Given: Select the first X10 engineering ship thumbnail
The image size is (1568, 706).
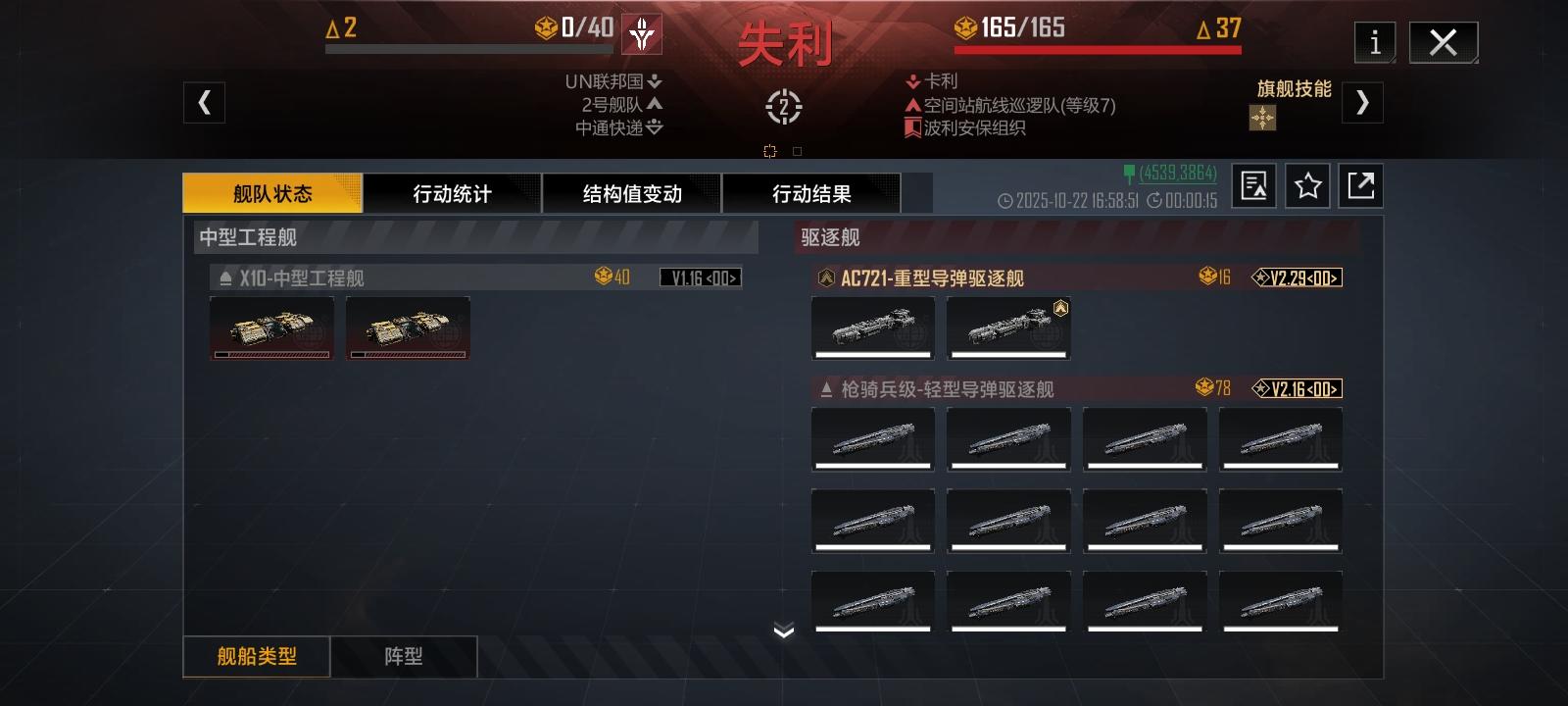Looking at the screenshot, I should click(271, 328).
